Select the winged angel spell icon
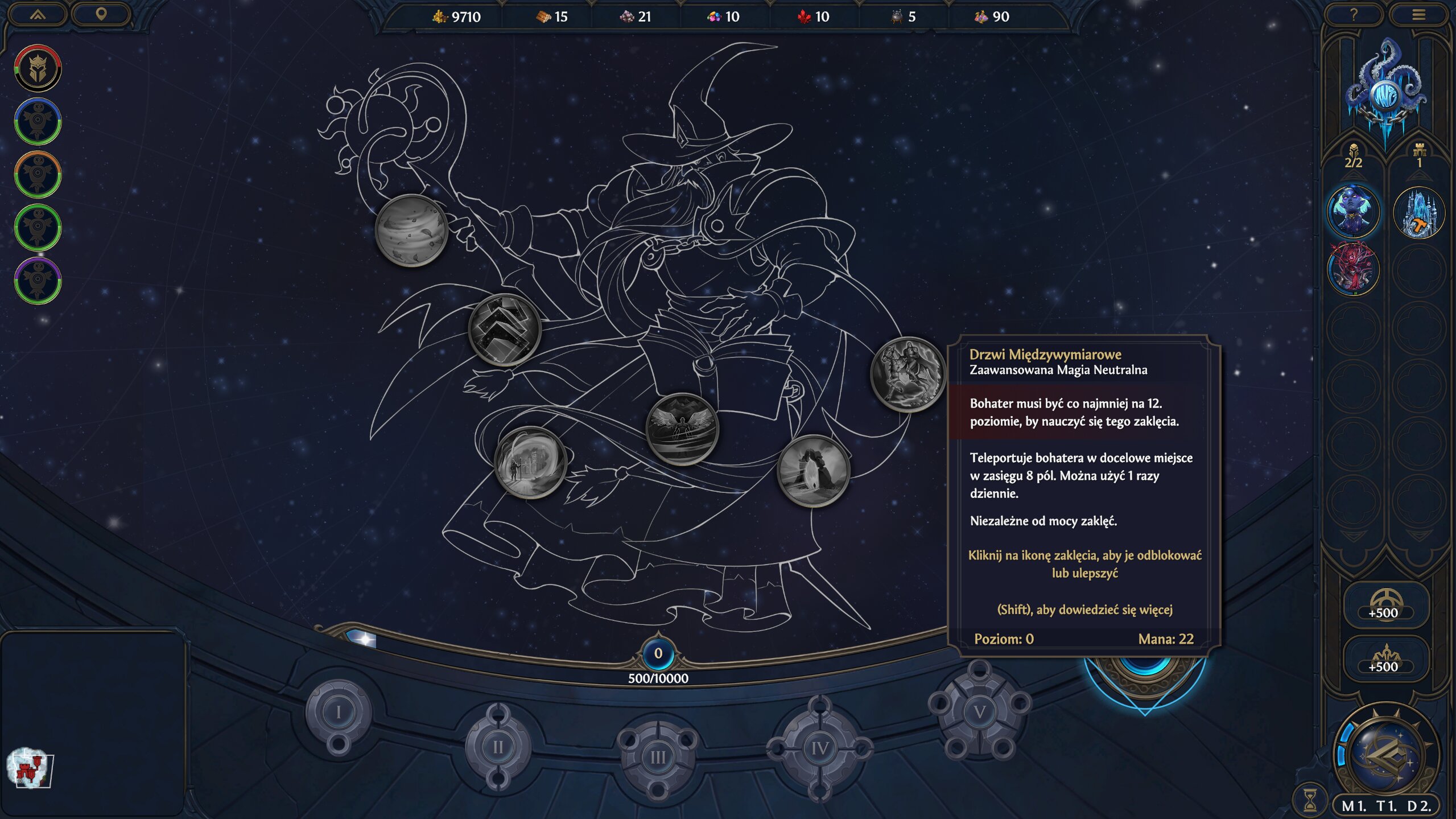 tap(682, 429)
